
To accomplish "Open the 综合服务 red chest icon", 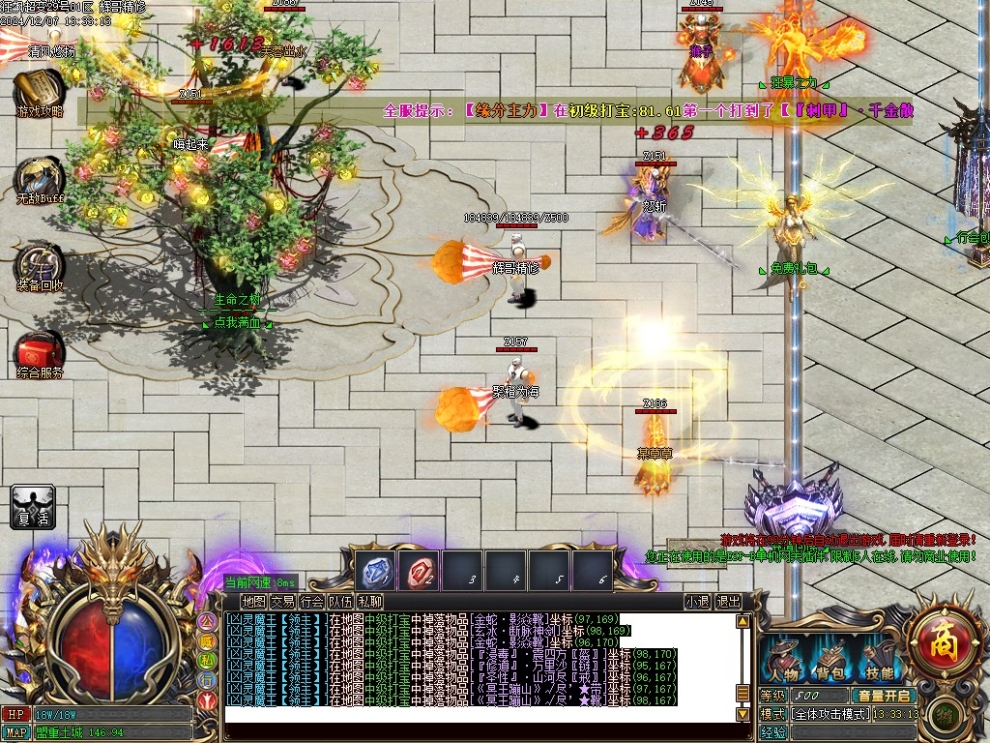I will tap(38, 354).
